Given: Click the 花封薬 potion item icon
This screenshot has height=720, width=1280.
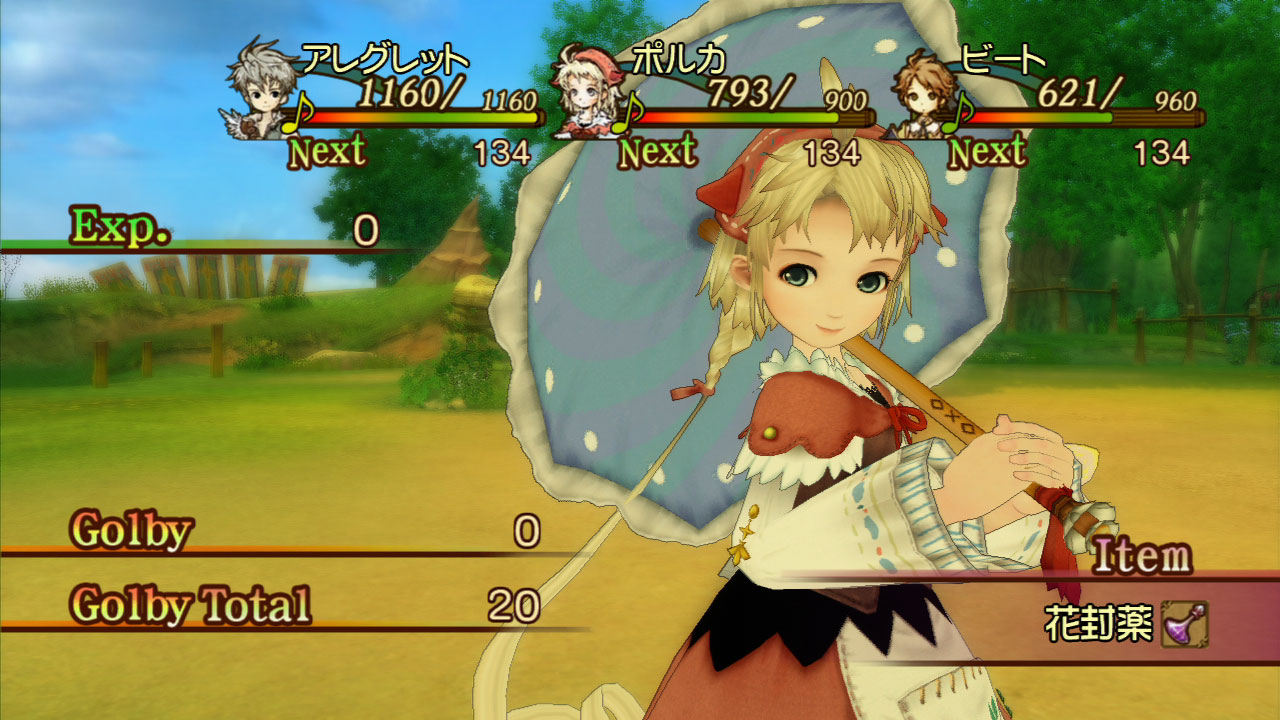Looking at the screenshot, I should tap(1184, 624).
